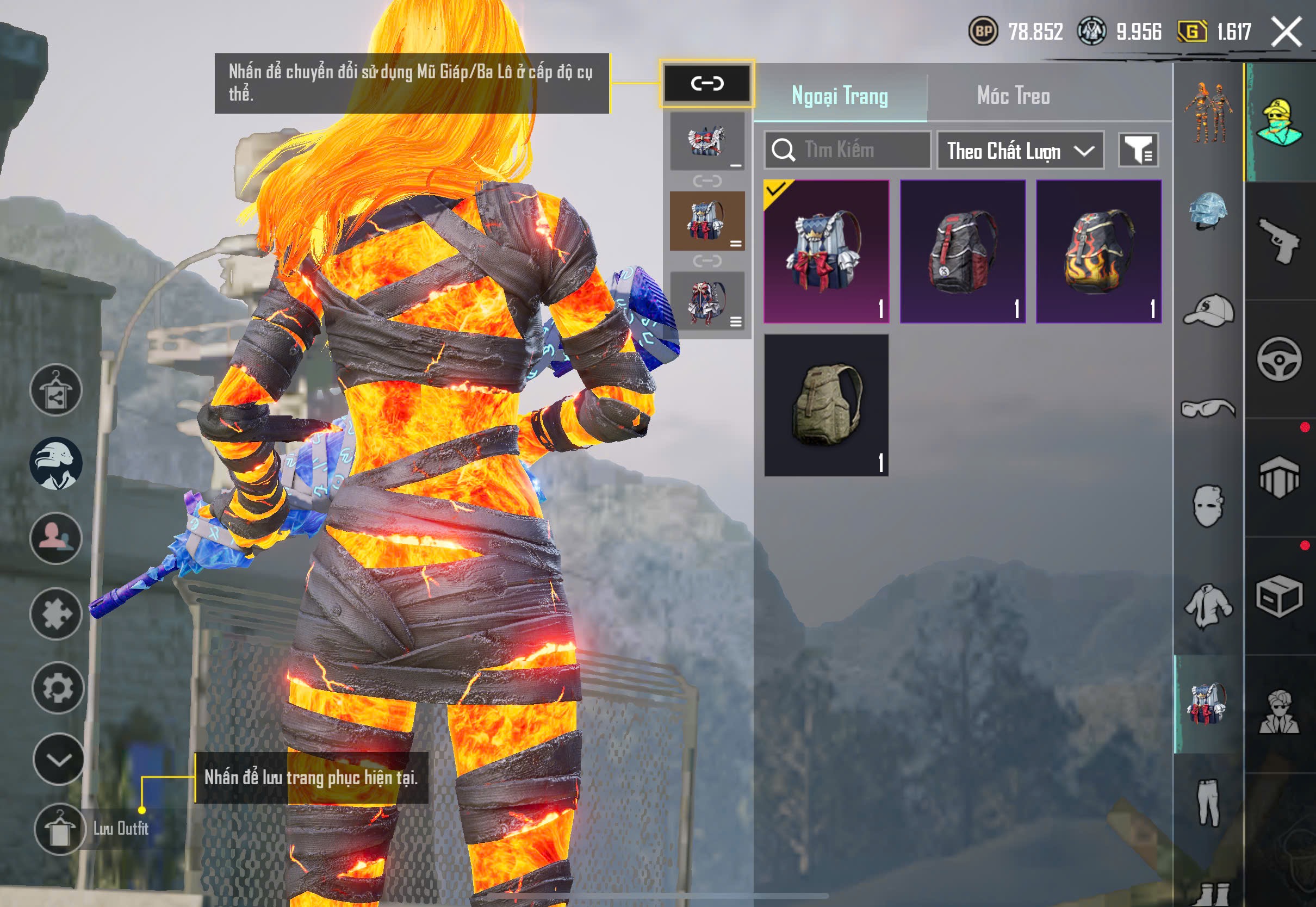Pick the default olive green backpack
This screenshot has width=1316, height=907.
(x=825, y=405)
